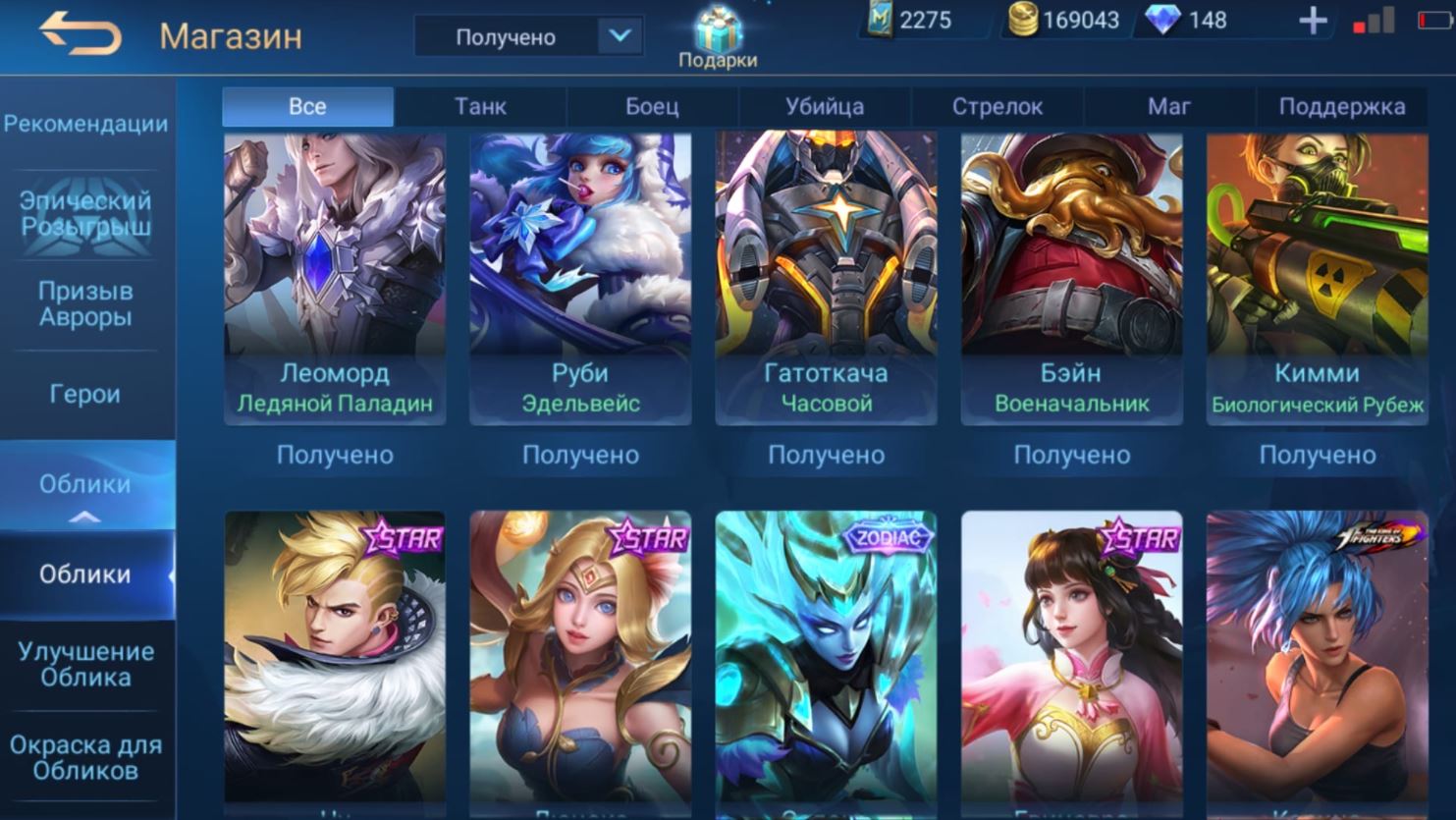Choose the Руби Эдельвейс skin card
Screen dimensions: 1456x820
580,278
